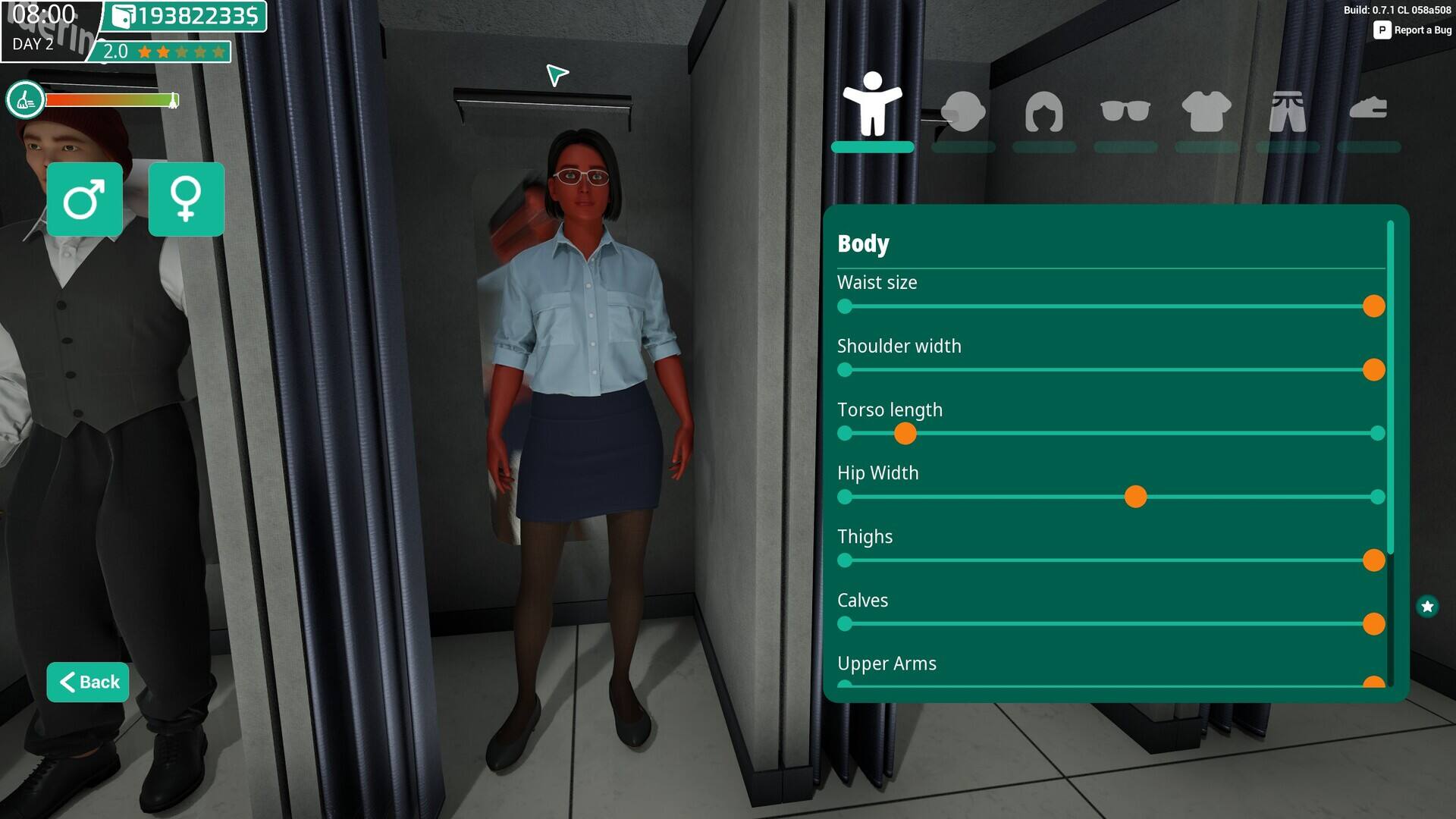Click the Thighs slider handle

1373,560
